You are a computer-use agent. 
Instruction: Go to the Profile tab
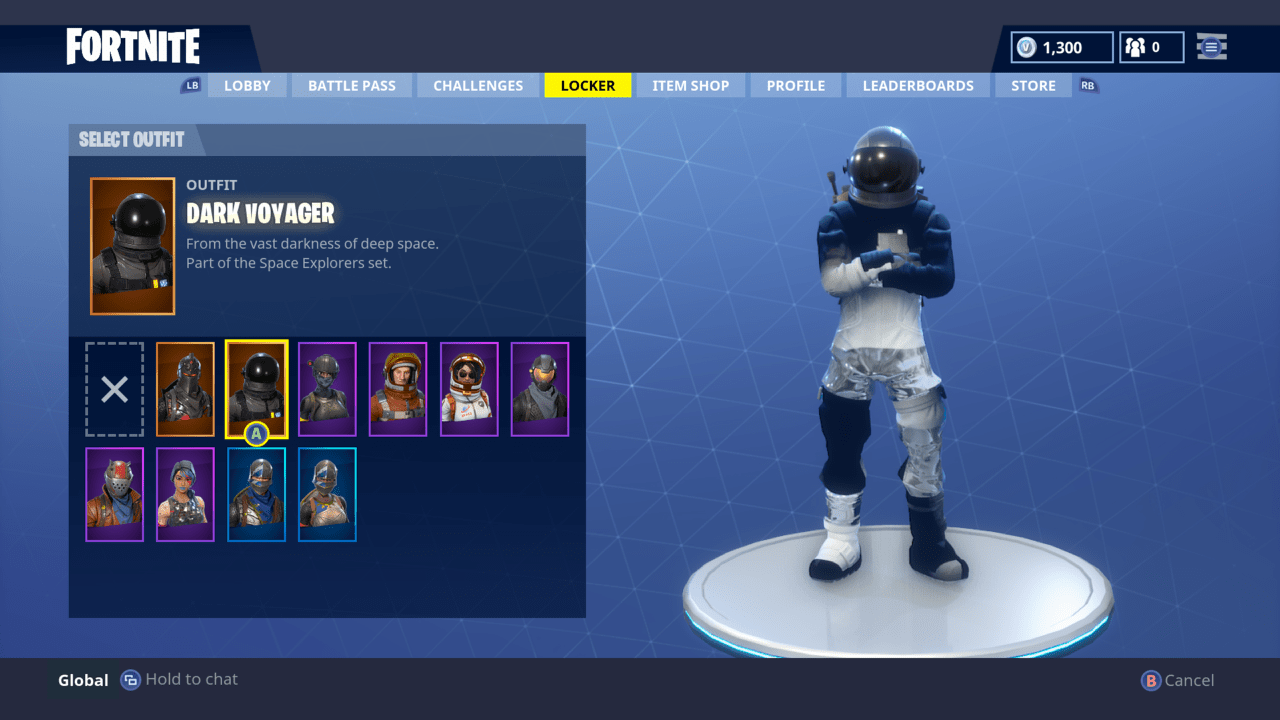[795, 85]
